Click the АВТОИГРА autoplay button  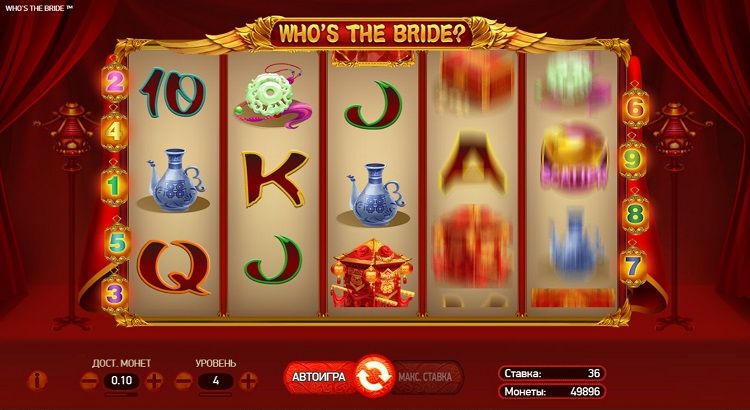tap(317, 377)
